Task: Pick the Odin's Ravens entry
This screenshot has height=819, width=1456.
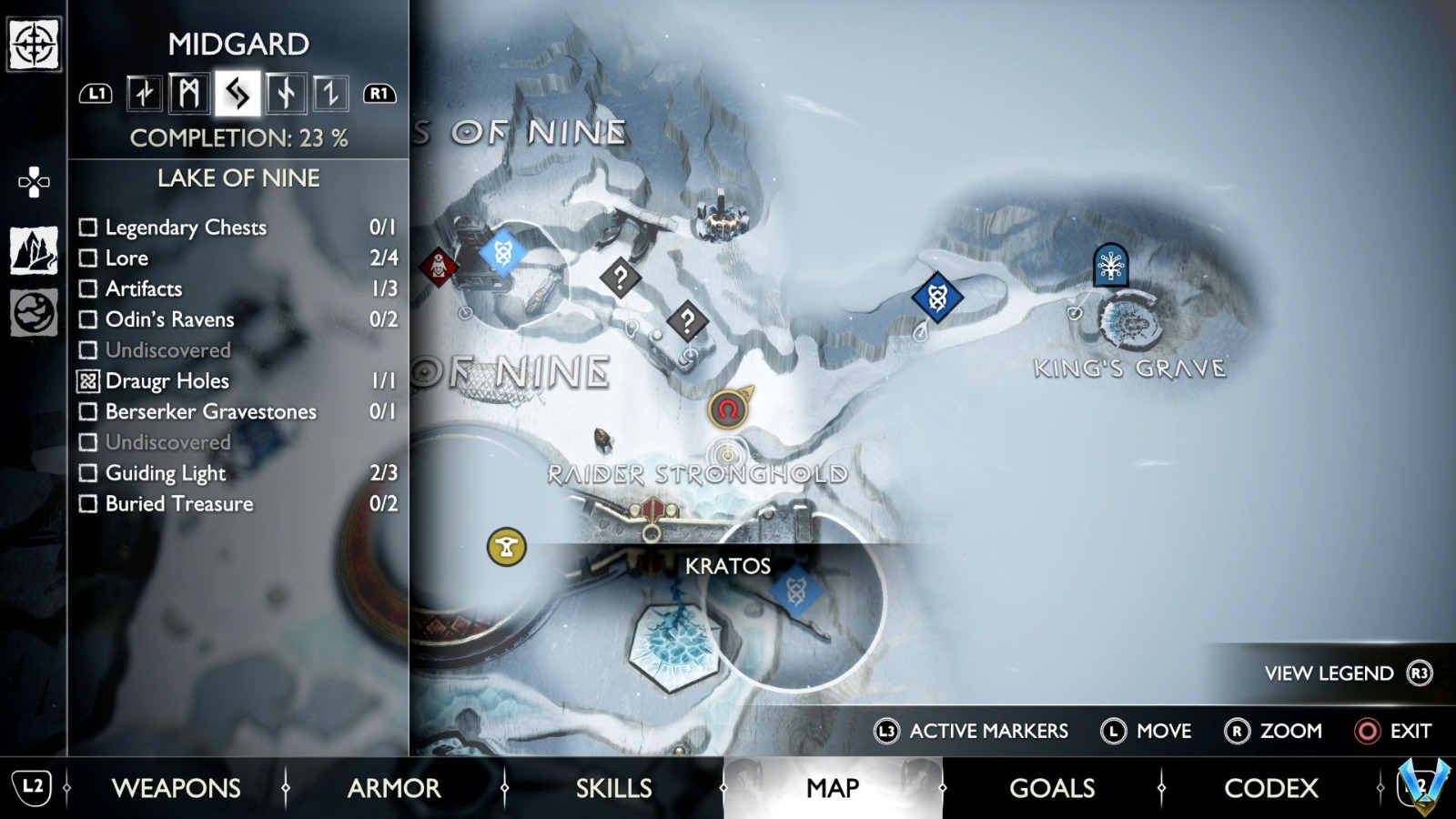Action: [x=169, y=319]
